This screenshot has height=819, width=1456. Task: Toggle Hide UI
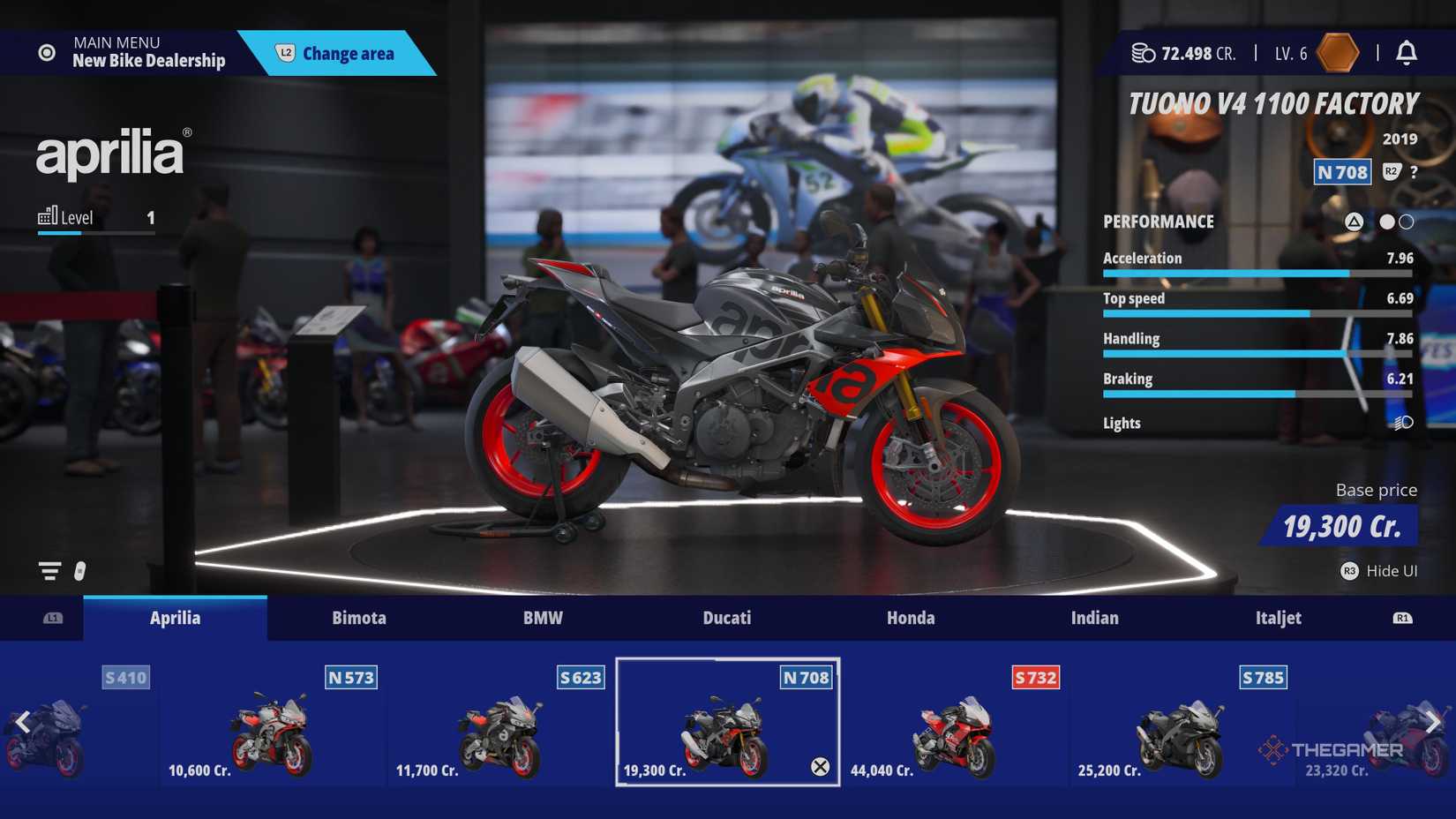1379,571
